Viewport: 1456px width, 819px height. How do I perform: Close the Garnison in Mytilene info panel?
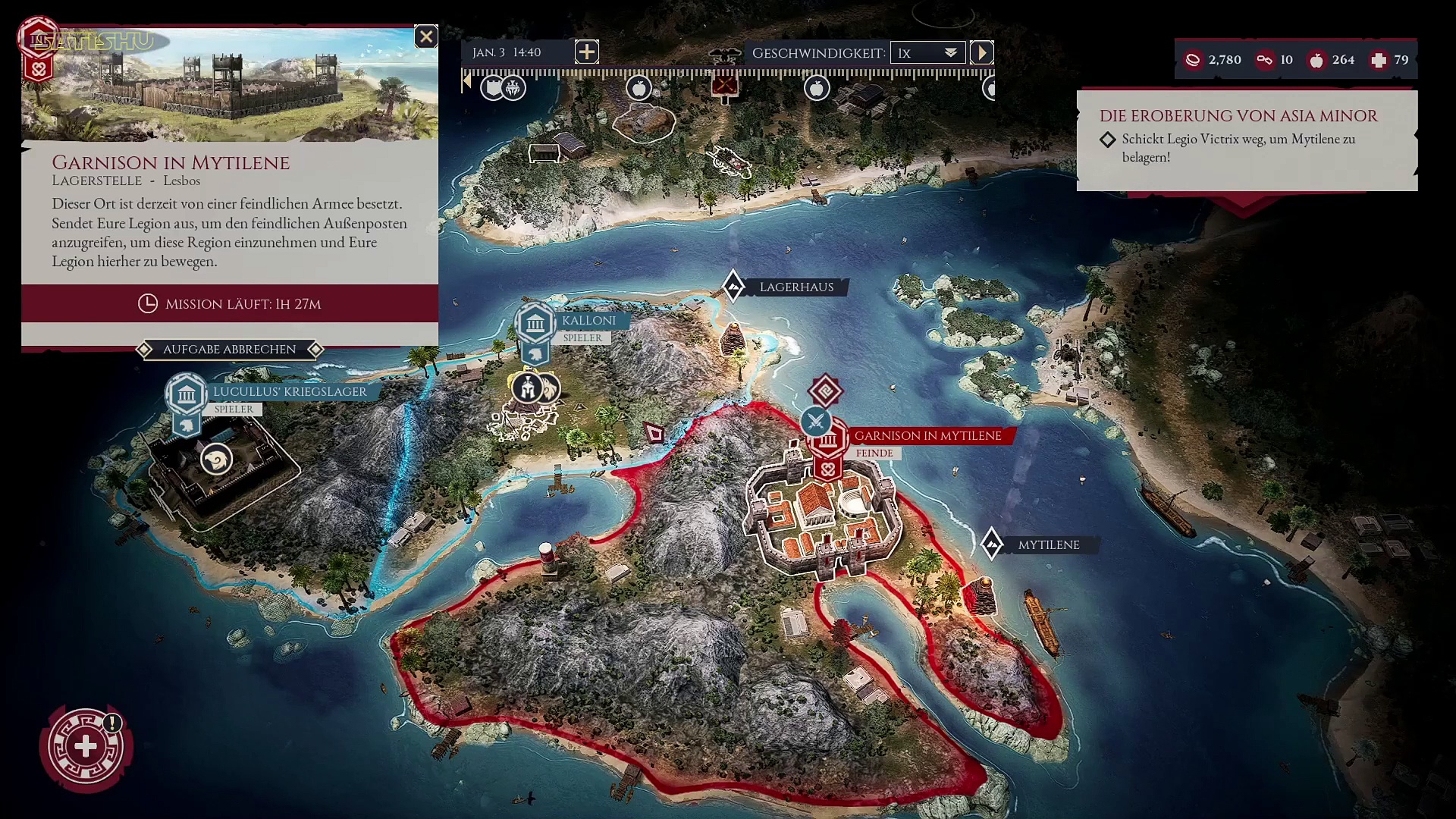[426, 36]
